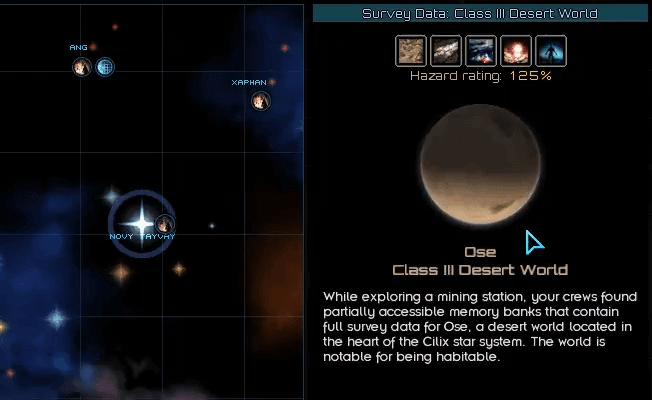Select the portrait marker at Novy Tayvay
The width and height of the screenshot is (652, 400).
pyautogui.click(x=165, y=223)
